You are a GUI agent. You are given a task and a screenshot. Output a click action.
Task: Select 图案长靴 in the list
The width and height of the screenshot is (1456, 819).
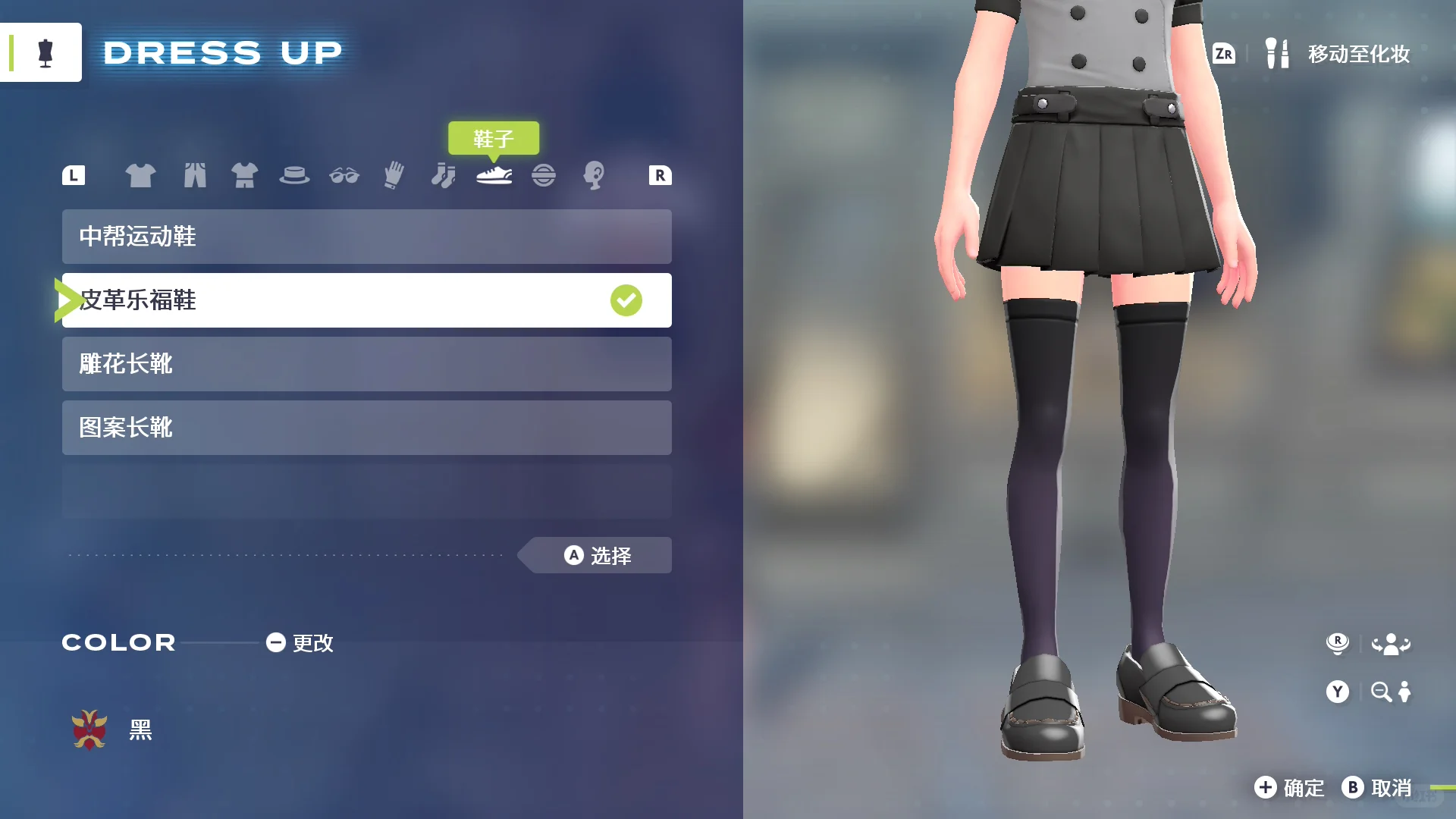[366, 428]
